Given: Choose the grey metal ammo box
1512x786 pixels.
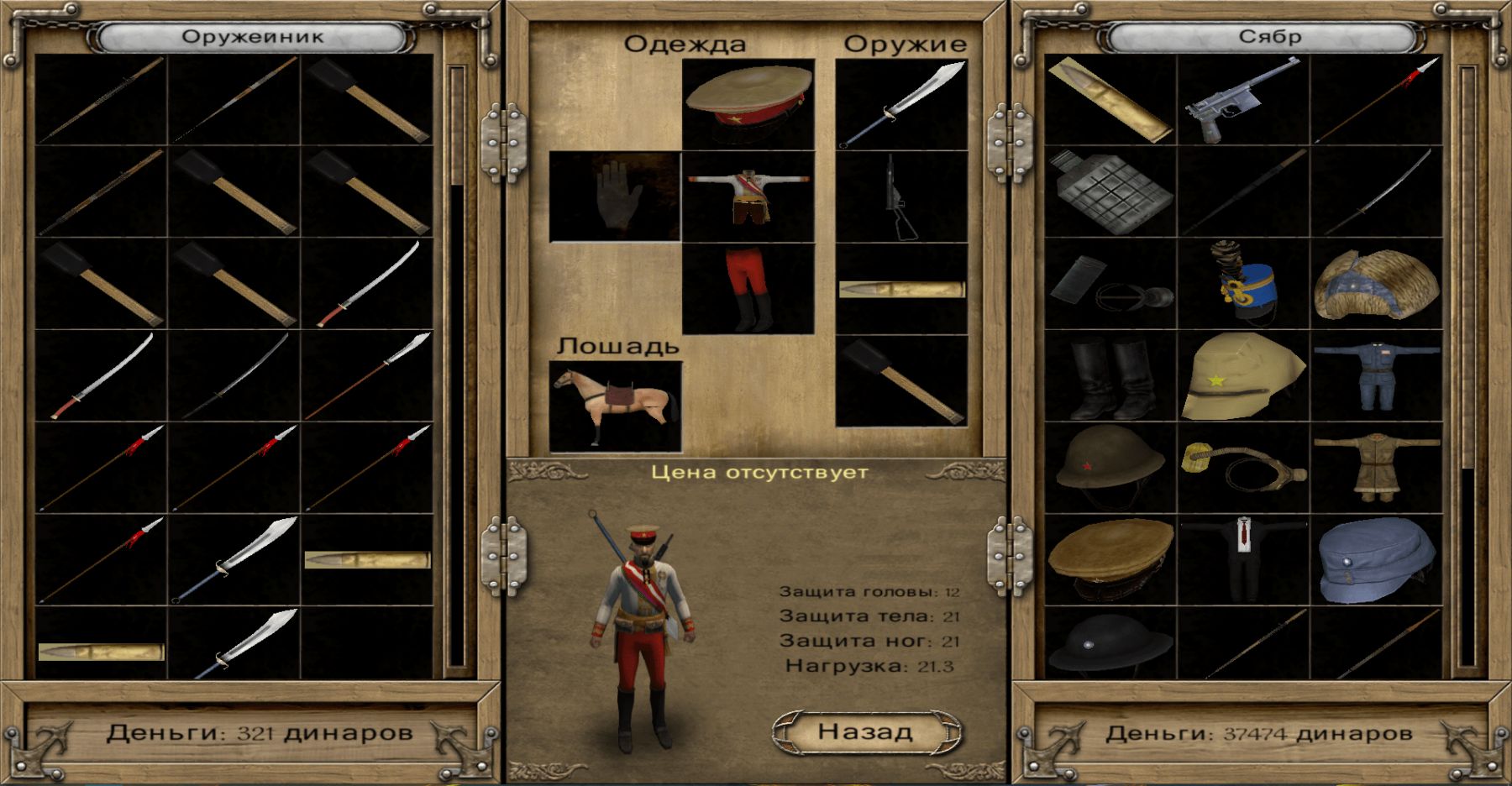Looking at the screenshot, I should (1110, 191).
